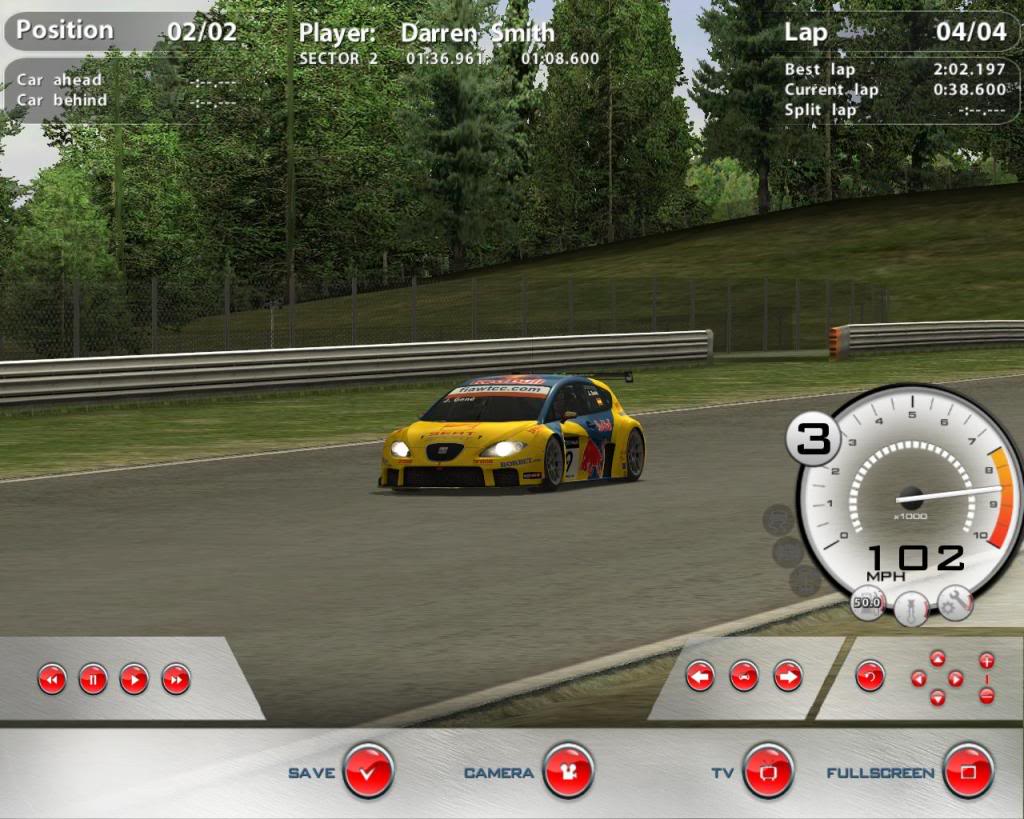Tilt the camera up
Image resolution: width=1024 pixels, height=819 pixels.
[937, 658]
